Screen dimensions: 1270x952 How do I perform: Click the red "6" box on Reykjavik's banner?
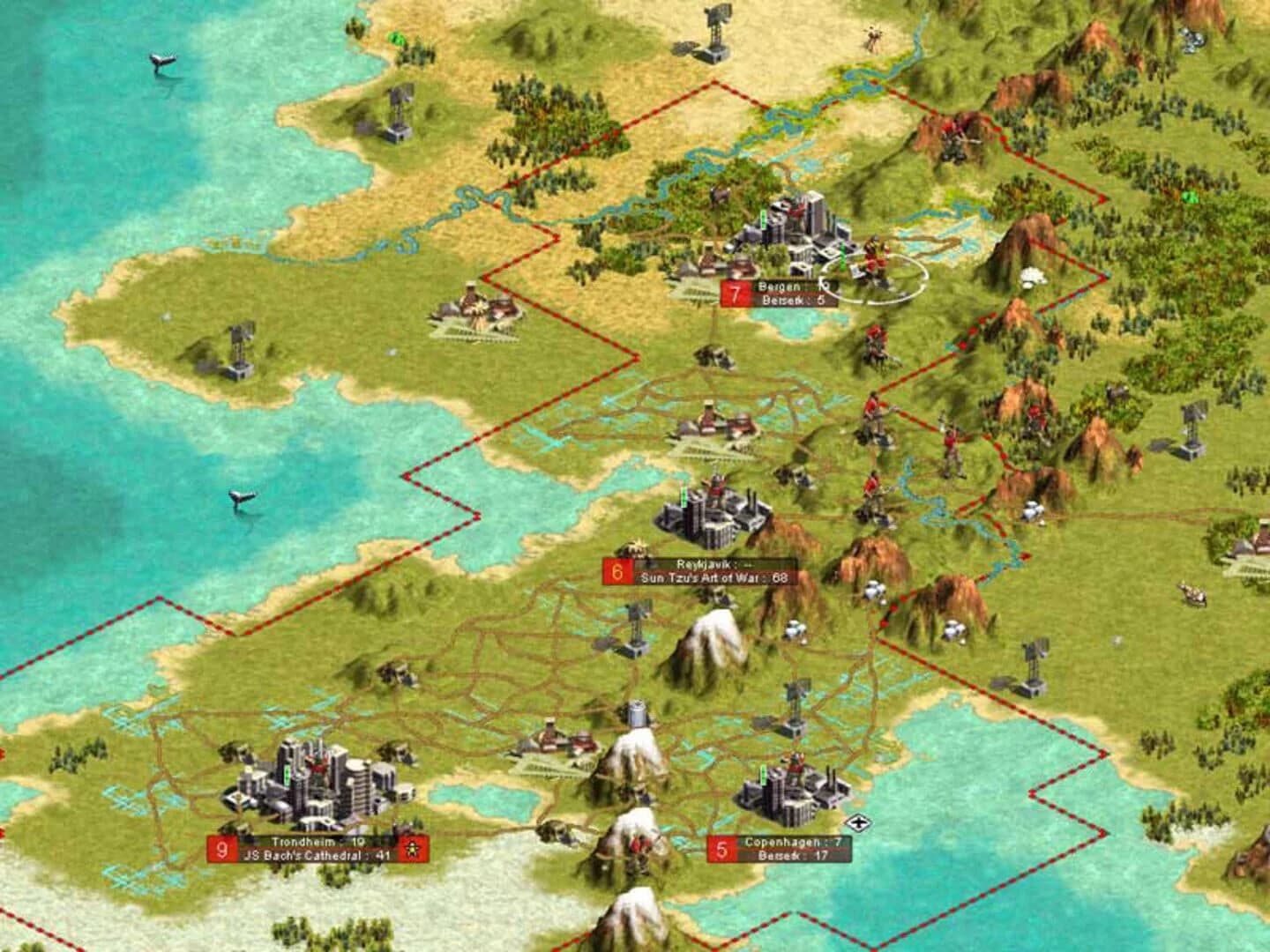tap(616, 570)
